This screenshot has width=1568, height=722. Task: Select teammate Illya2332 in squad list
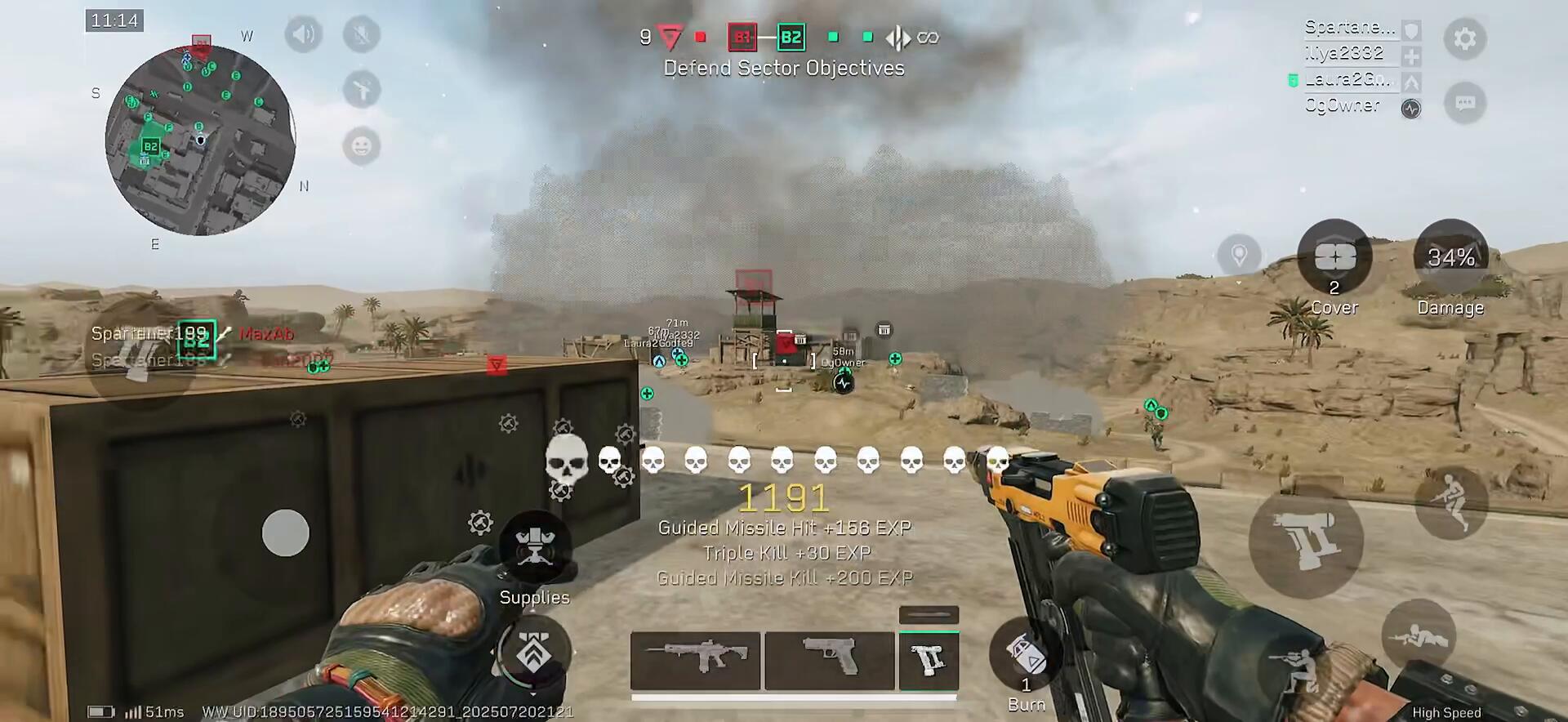tap(1344, 53)
